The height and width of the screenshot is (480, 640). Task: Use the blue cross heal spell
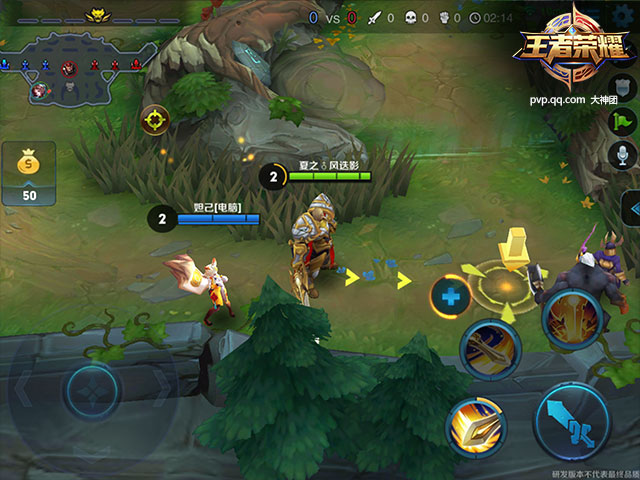point(451,296)
